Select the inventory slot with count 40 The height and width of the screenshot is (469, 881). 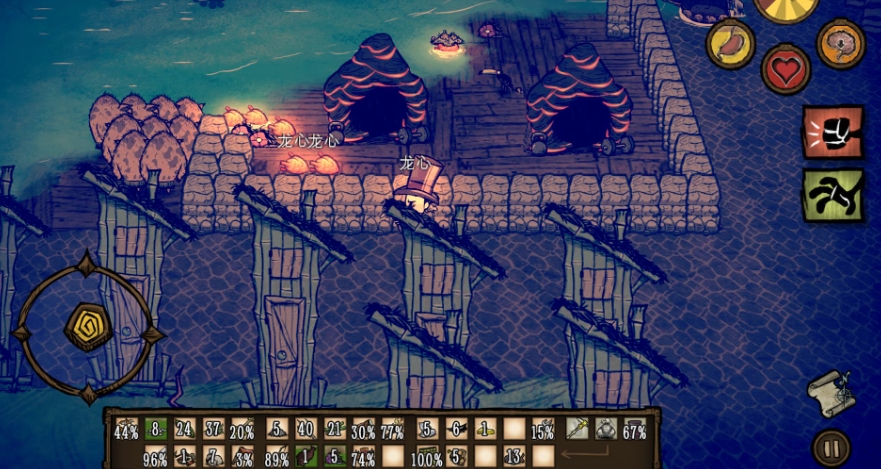pos(305,429)
